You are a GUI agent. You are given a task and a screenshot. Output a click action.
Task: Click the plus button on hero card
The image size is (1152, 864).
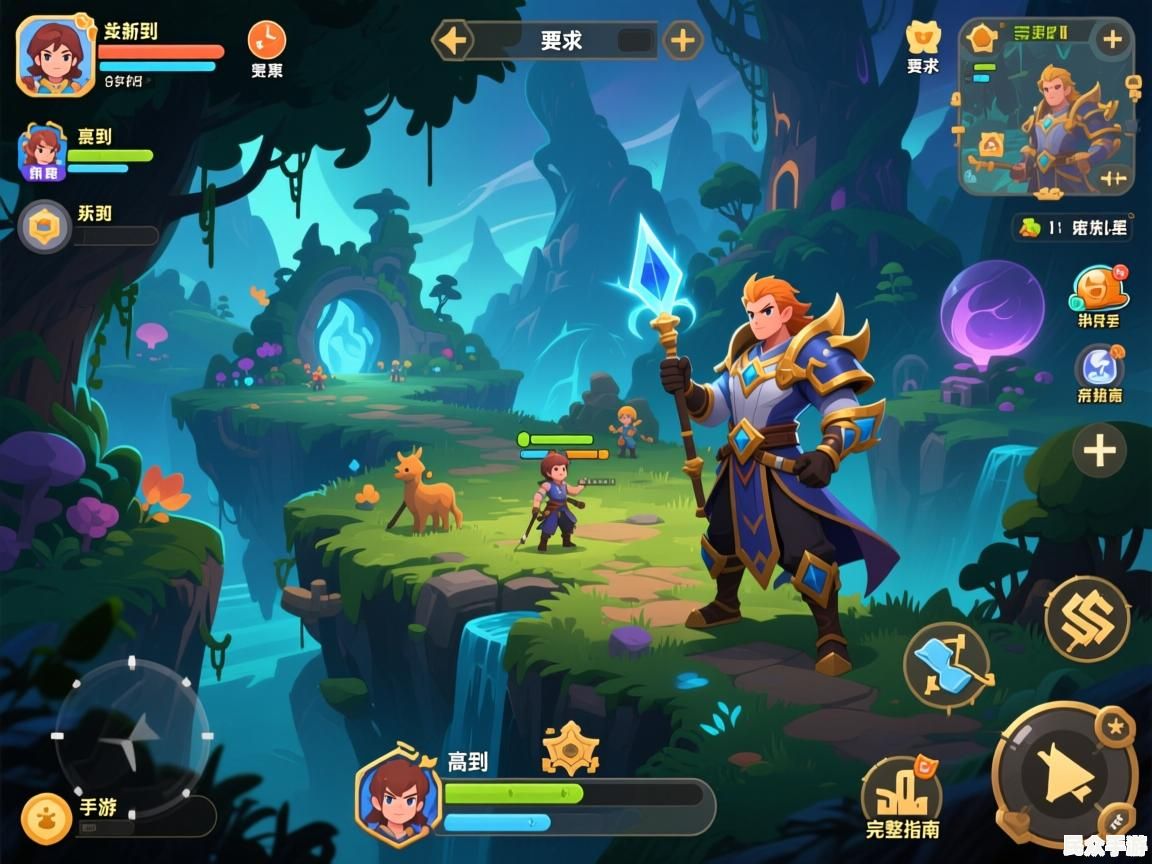pyautogui.click(x=1112, y=40)
